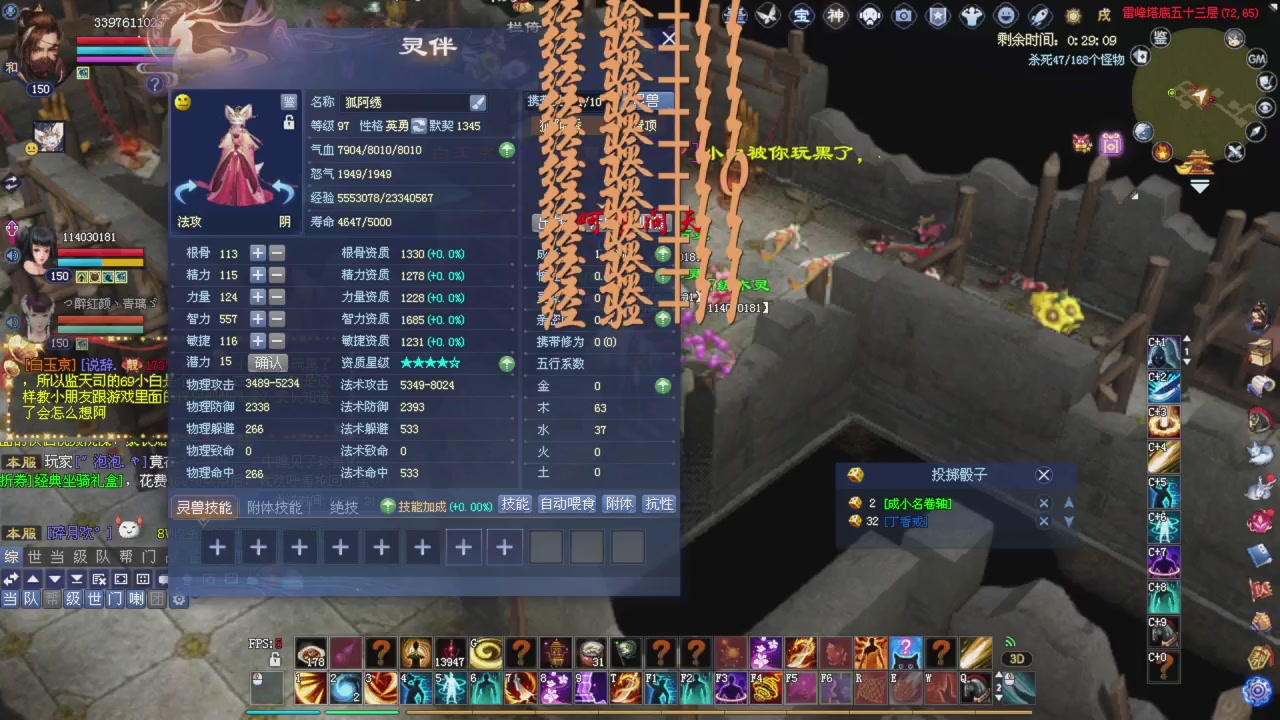Image resolution: width=1280 pixels, height=720 pixels.
Task: Toggle the 附体 (possess) option in the pet window
Action: click(618, 504)
